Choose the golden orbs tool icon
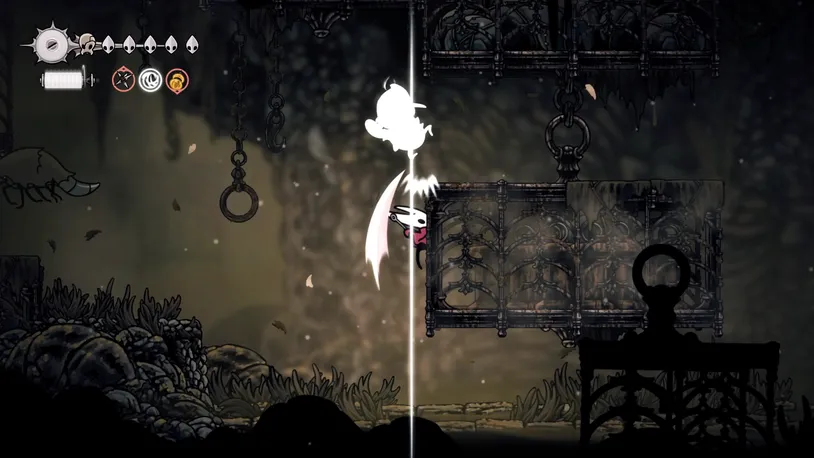The image size is (814, 458). pos(176,79)
